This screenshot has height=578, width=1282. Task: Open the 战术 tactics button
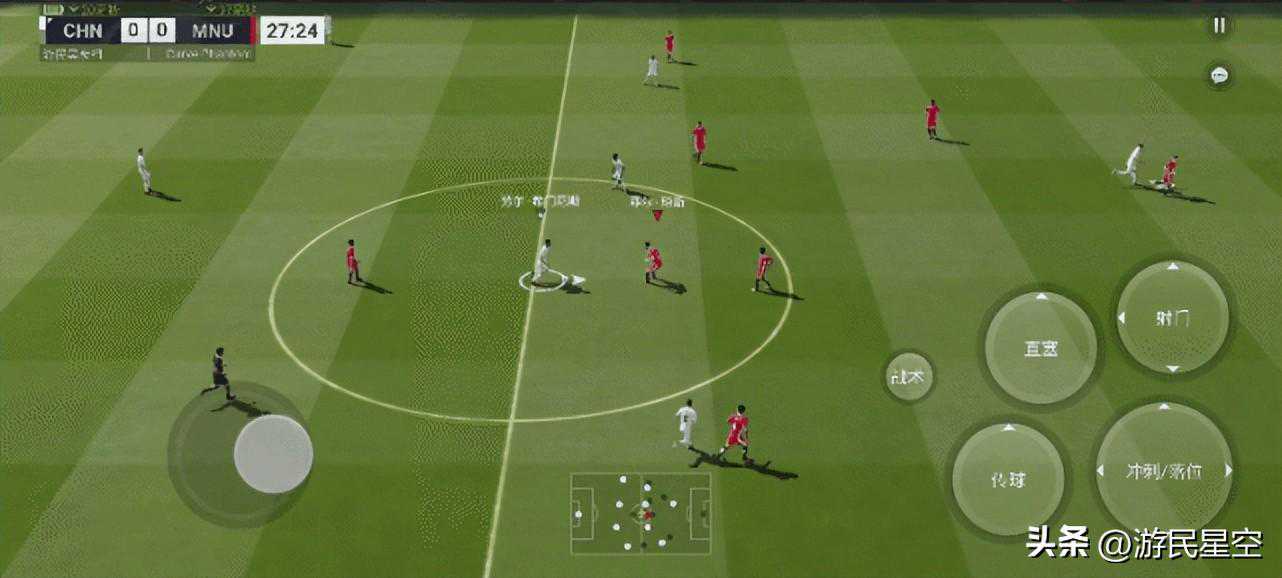909,376
